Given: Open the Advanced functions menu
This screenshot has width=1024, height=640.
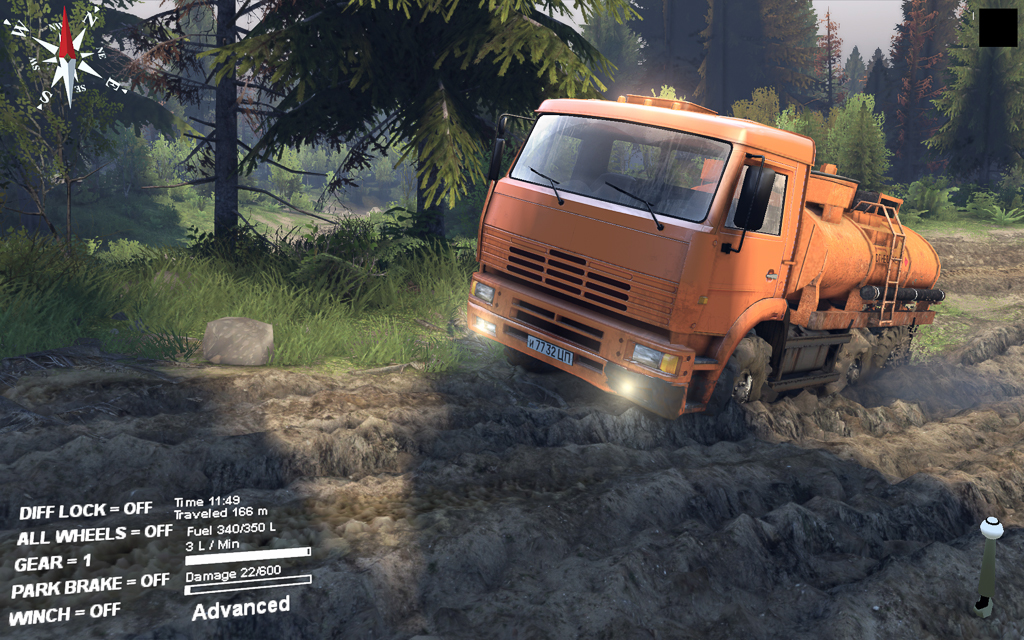Looking at the screenshot, I should [x=241, y=607].
